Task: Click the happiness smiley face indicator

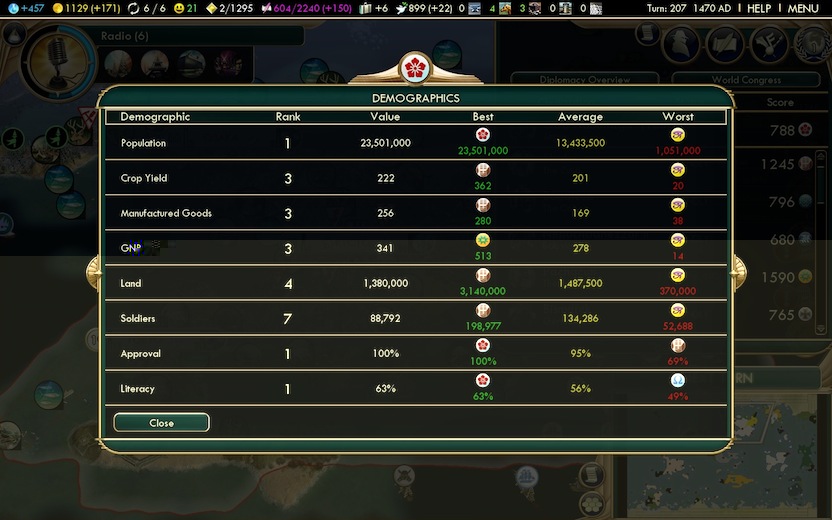Action: coord(185,9)
